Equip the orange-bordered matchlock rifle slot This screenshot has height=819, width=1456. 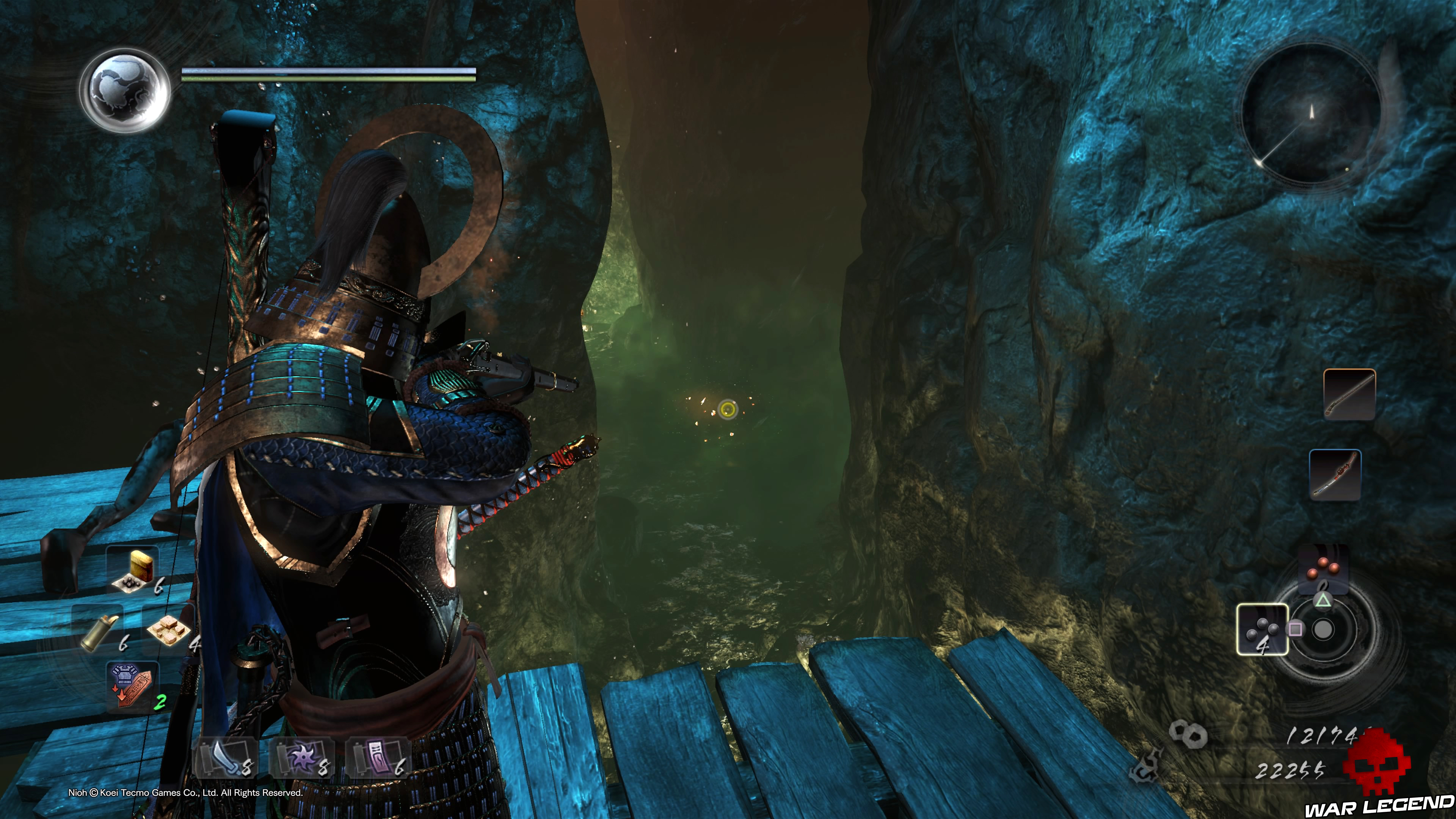pos(1349,394)
